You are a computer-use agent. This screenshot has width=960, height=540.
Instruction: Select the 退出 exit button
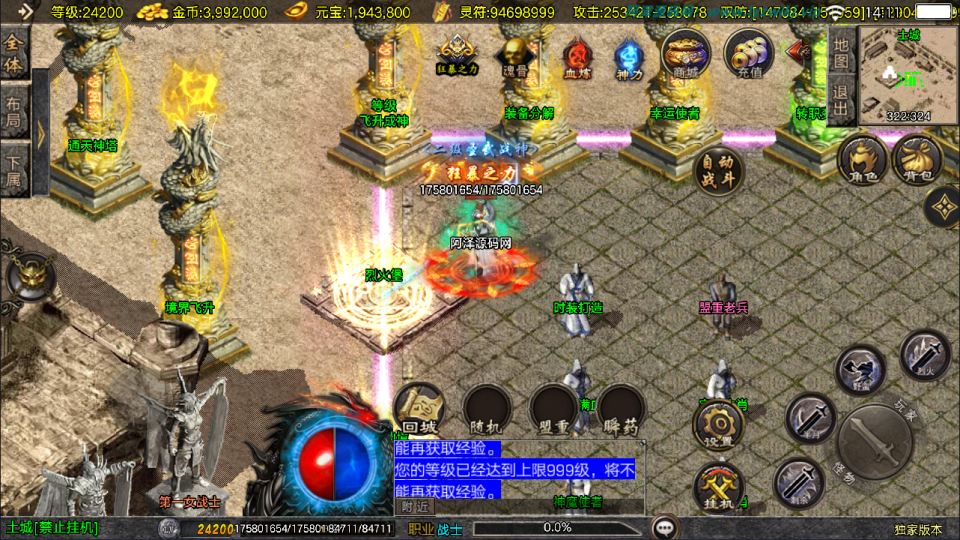tap(841, 101)
